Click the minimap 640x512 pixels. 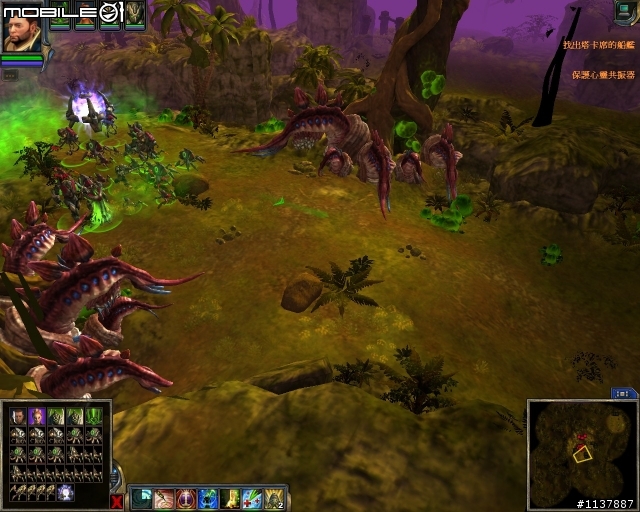click(580, 448)
